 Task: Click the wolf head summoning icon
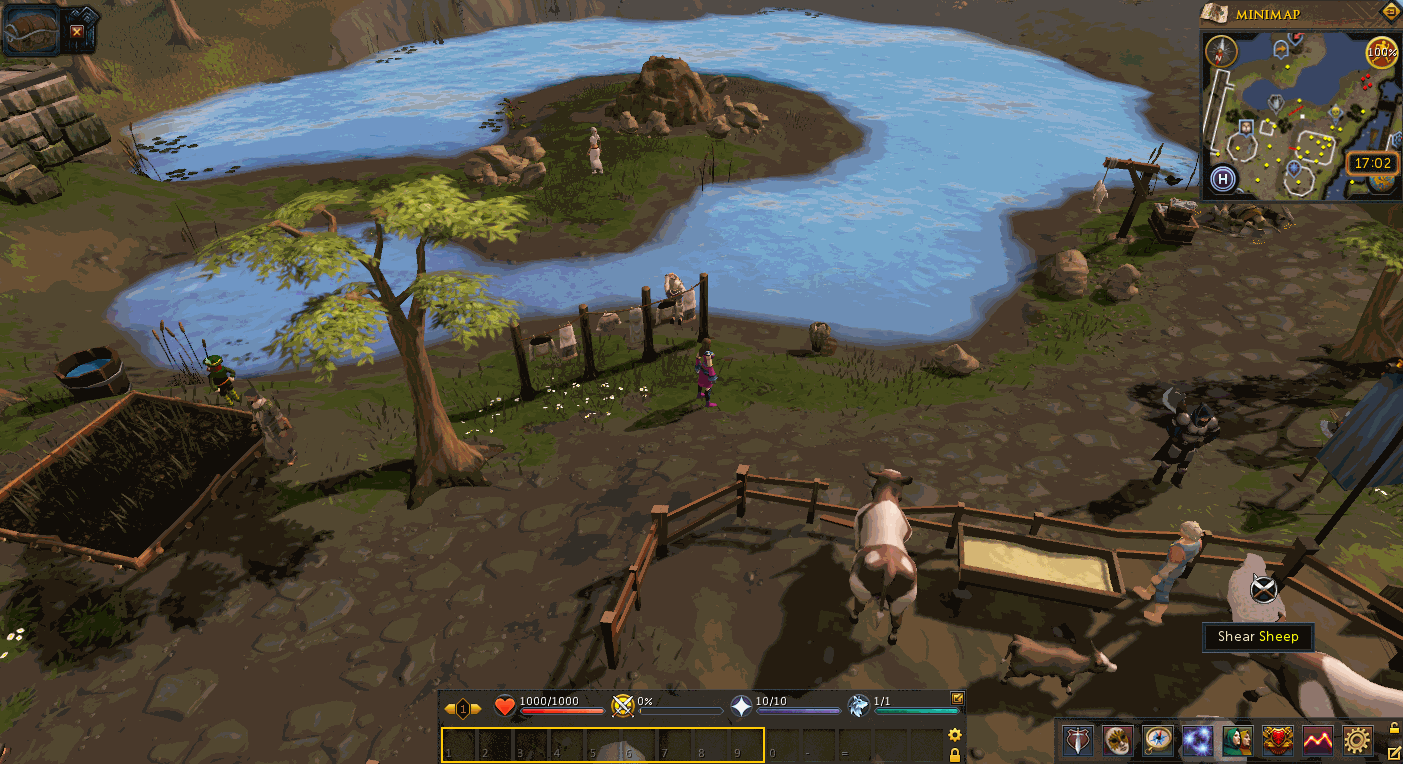click(858, 707)
